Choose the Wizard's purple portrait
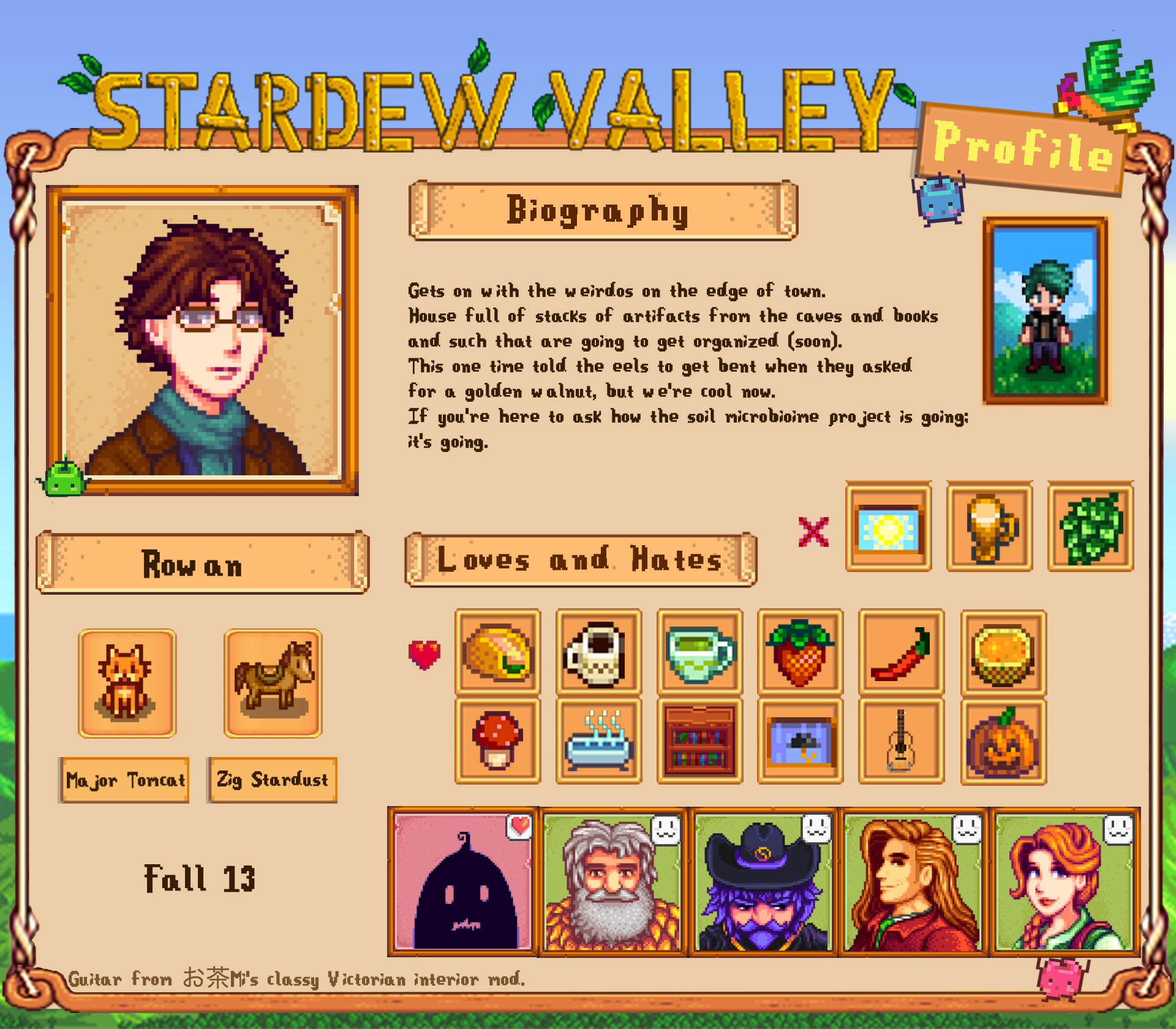 (x=763, y=882)
